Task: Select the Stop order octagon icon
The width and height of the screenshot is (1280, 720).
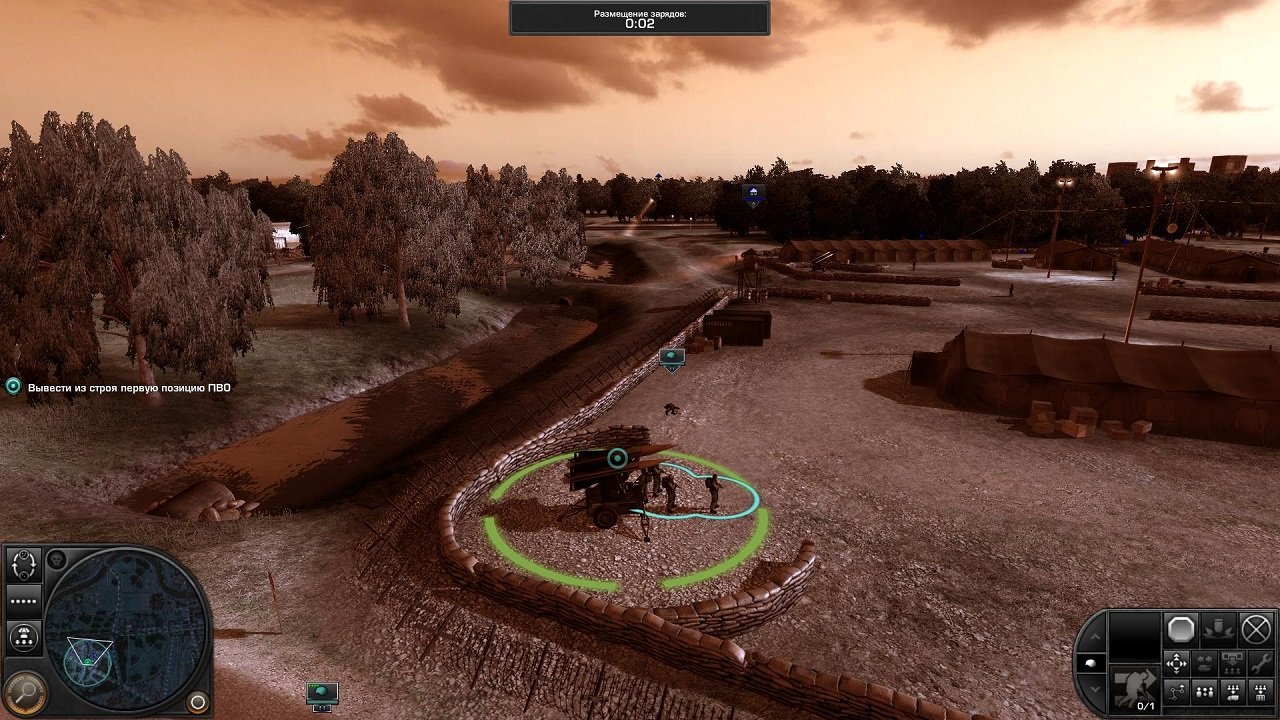Action: tap(1180, 628)
